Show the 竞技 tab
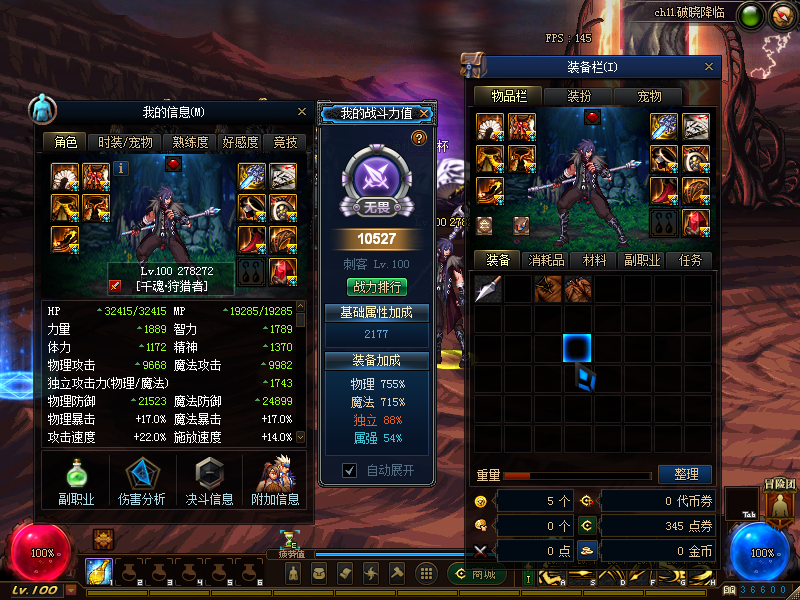Viewport: 800px width, 600px height. [286, 143]
